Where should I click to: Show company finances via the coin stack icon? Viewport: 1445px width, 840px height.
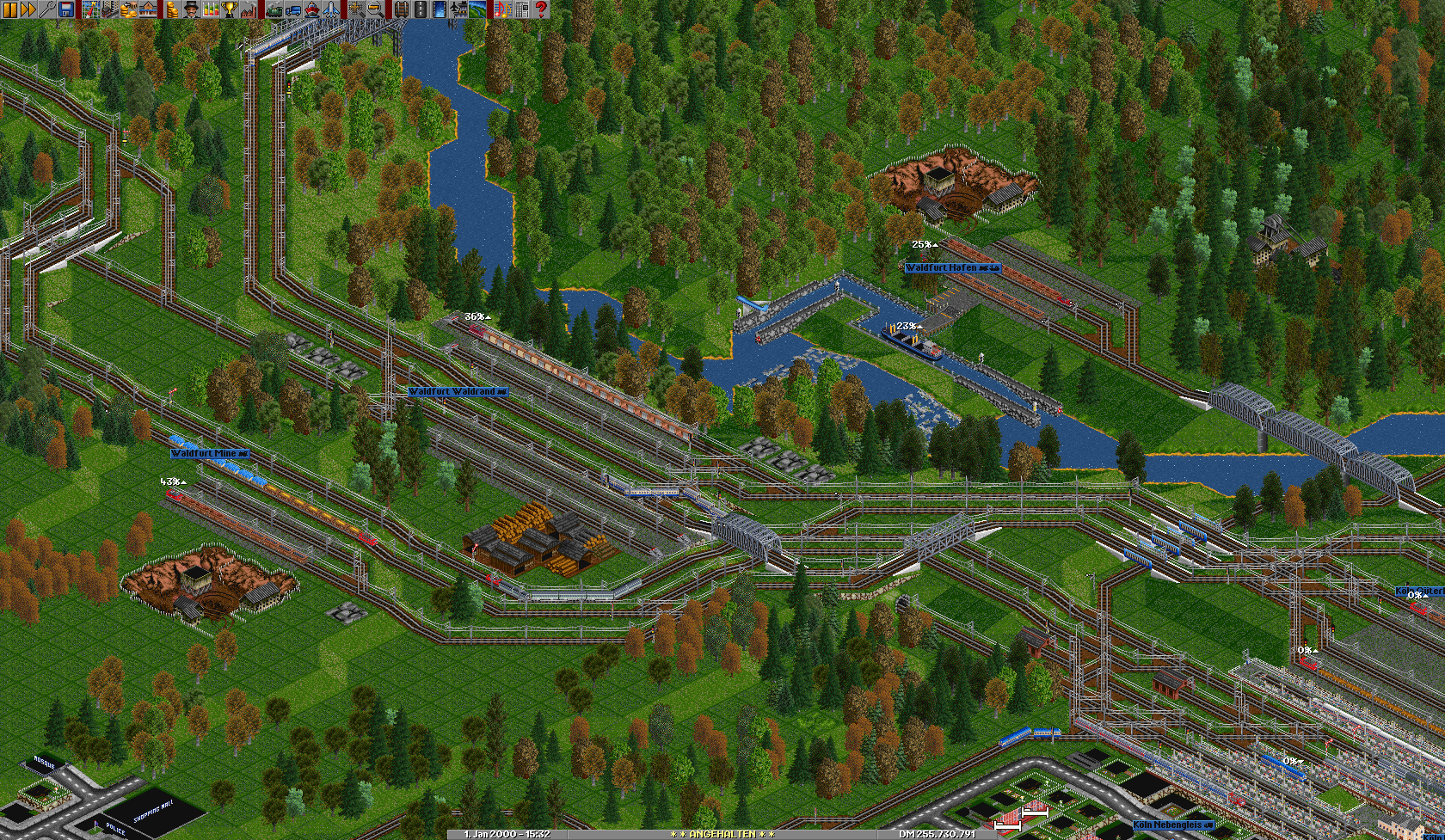[171, 9]
